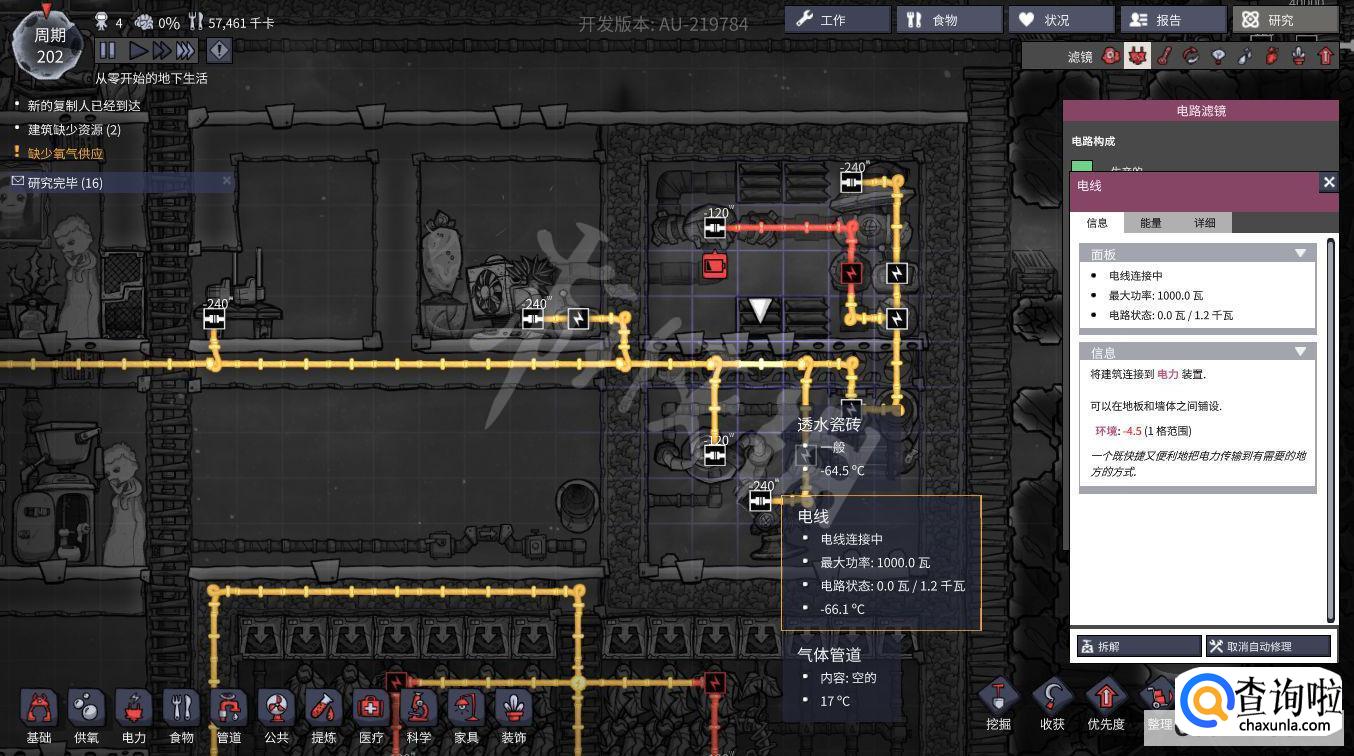
Task: Choose the 装饰 decor build category
Action: (x=513, y=714)
